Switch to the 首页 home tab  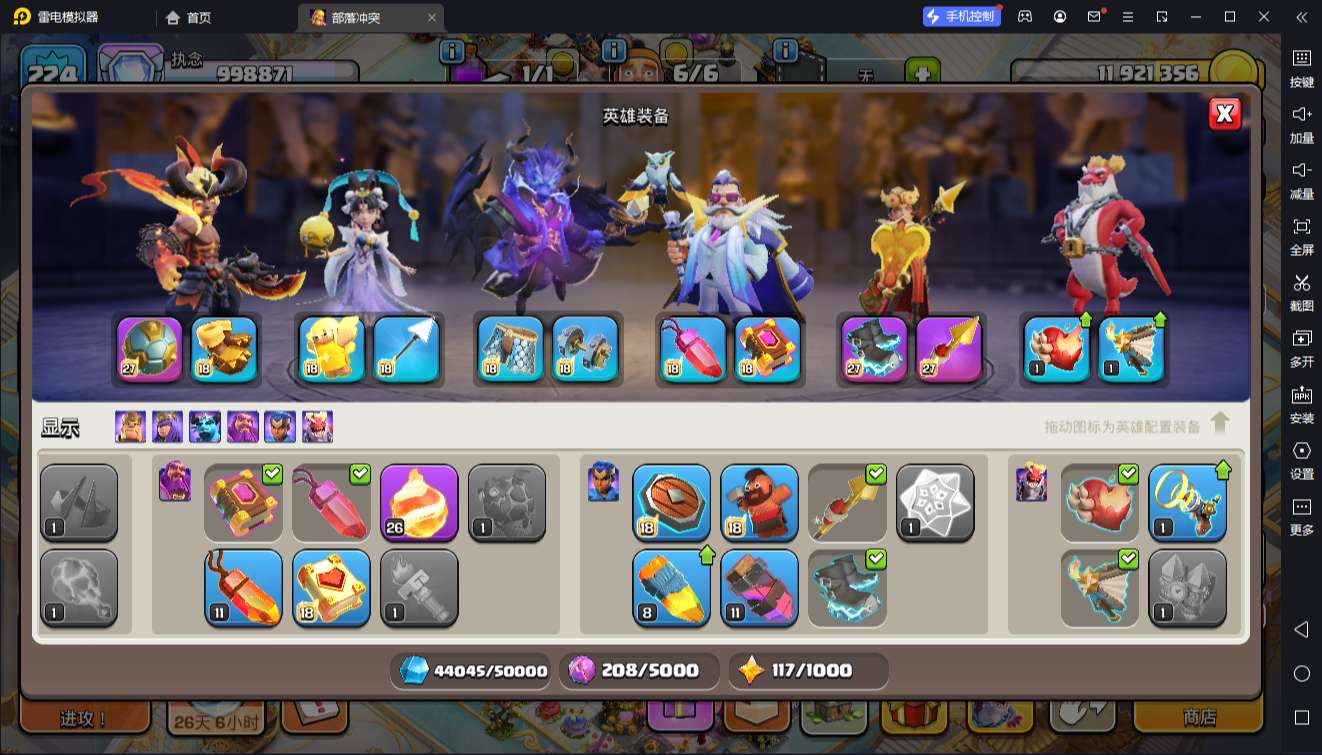[189, 17]
